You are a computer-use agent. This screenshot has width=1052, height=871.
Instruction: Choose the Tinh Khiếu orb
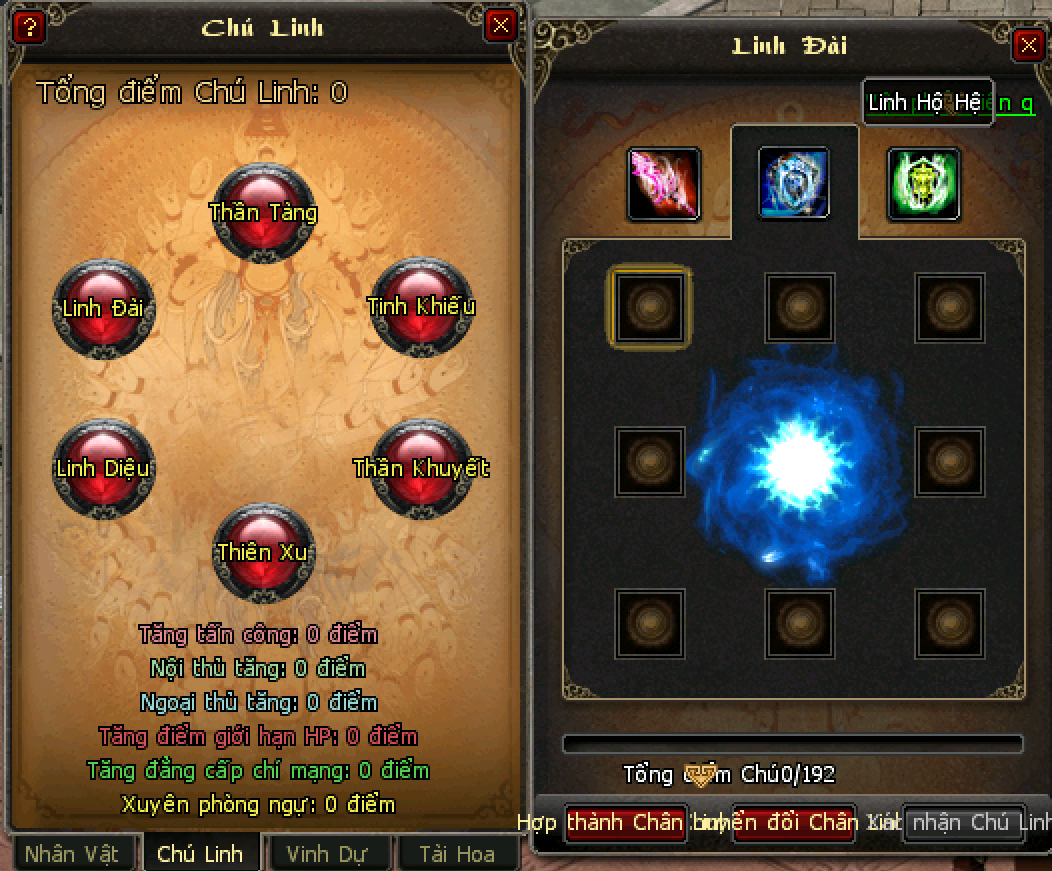(420, 306)
